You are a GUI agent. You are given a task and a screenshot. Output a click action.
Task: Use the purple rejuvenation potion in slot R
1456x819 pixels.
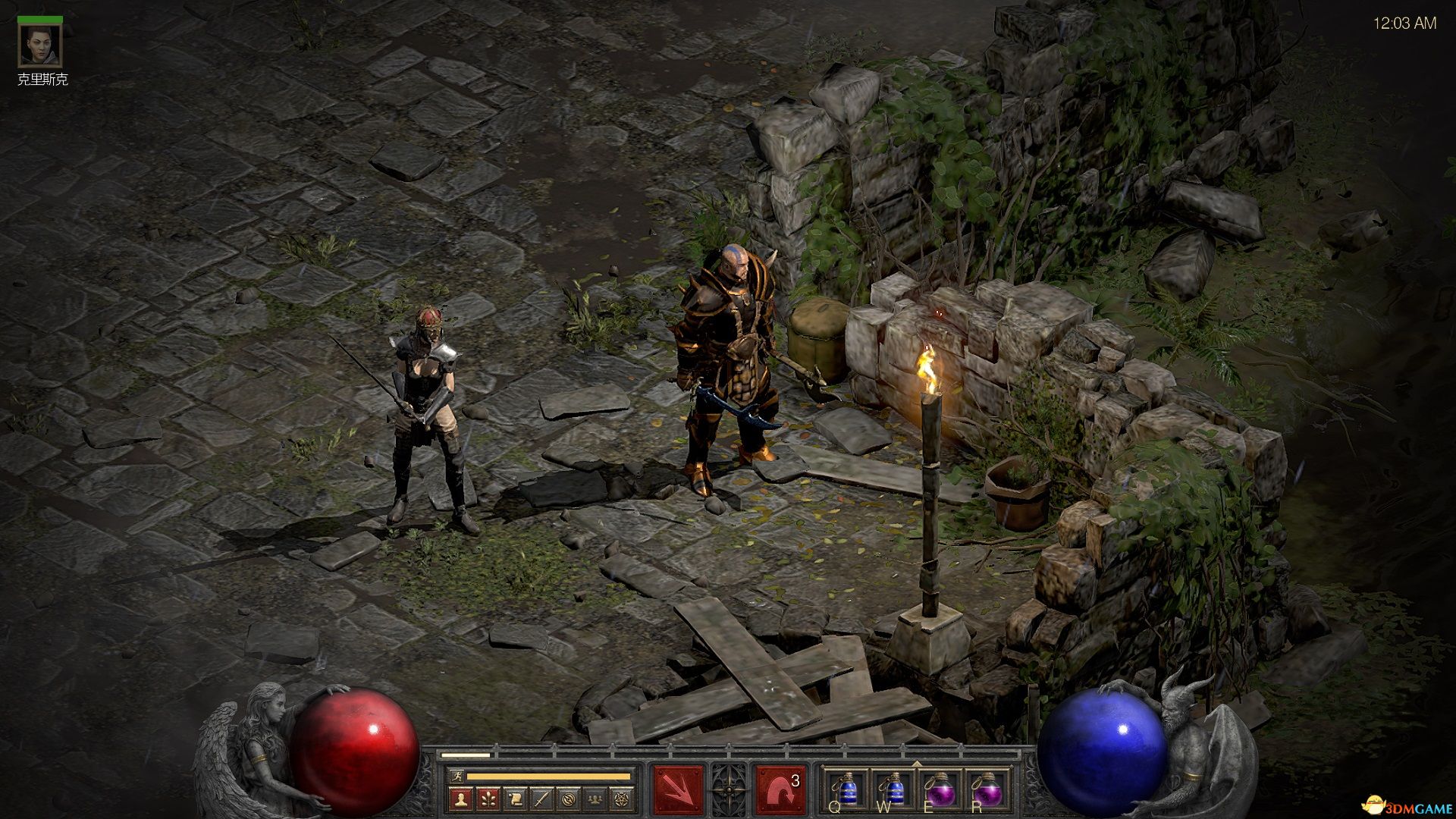point(988,791)
